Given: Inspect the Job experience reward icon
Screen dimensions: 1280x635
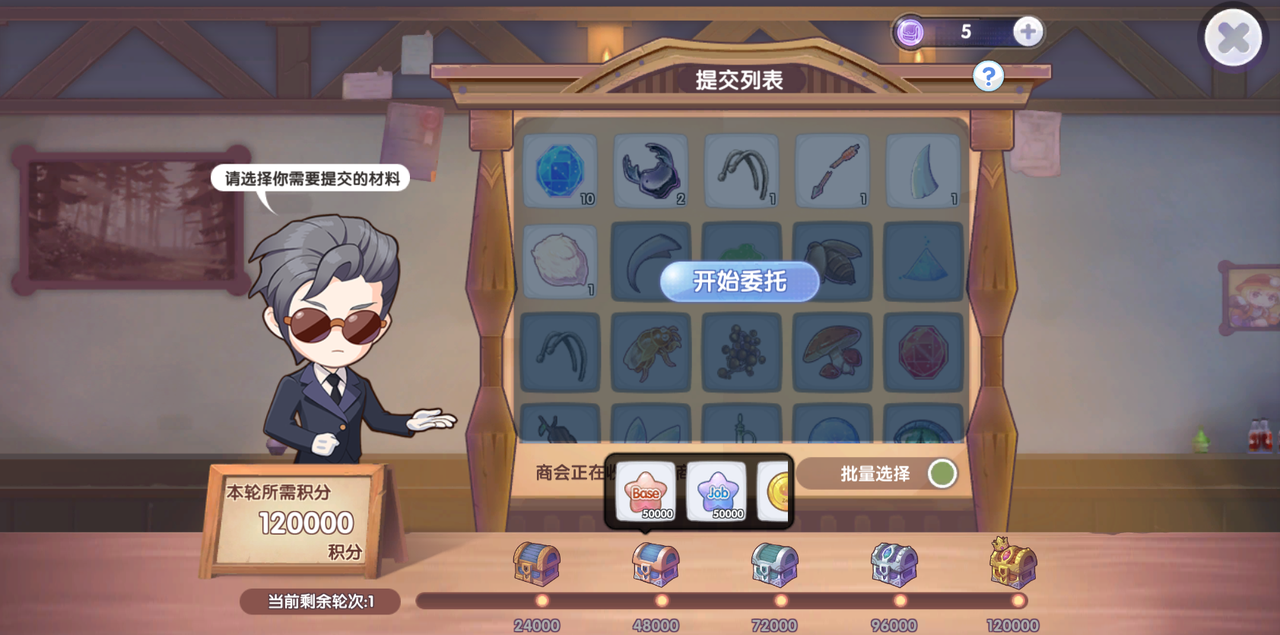Looking at the screenshot, I should (x=716, y=491).
